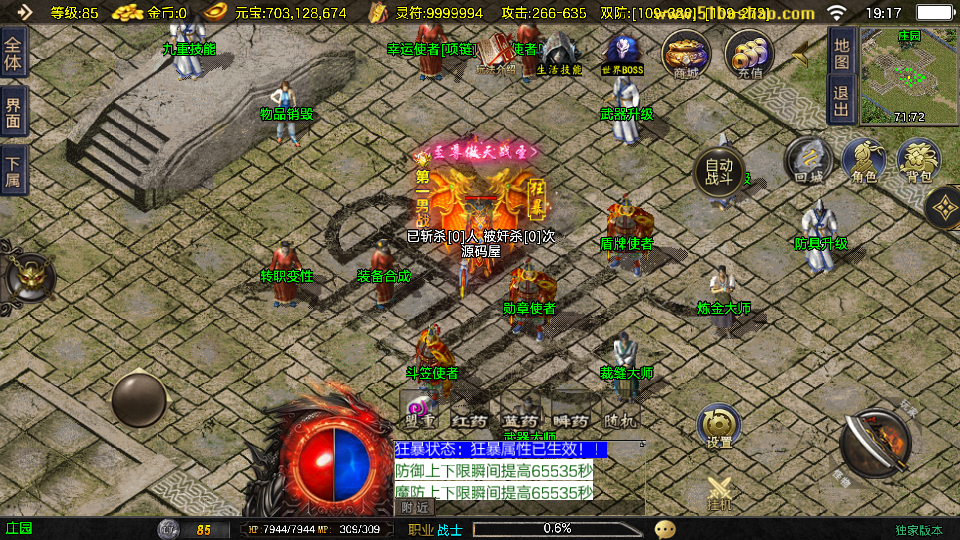Open the 设置 settings gear

pos(718,427)
